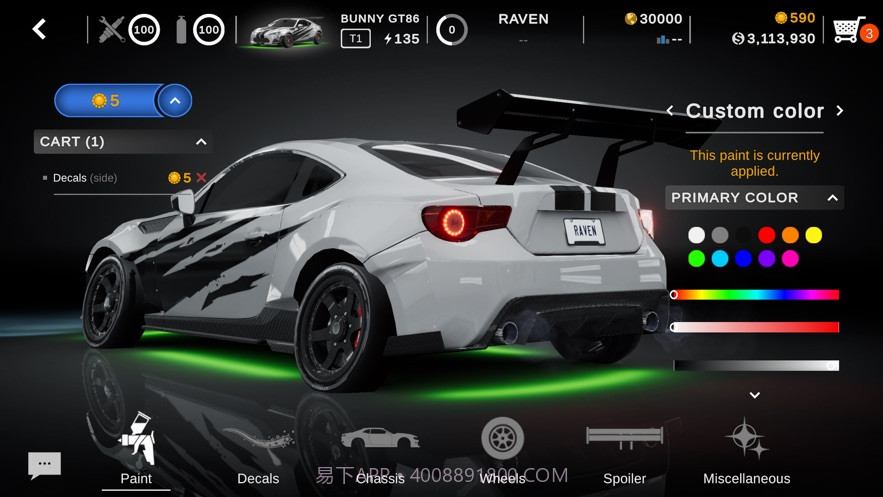
Task: Go to previous paint type arrow
Action: click(x=670, y=111)
